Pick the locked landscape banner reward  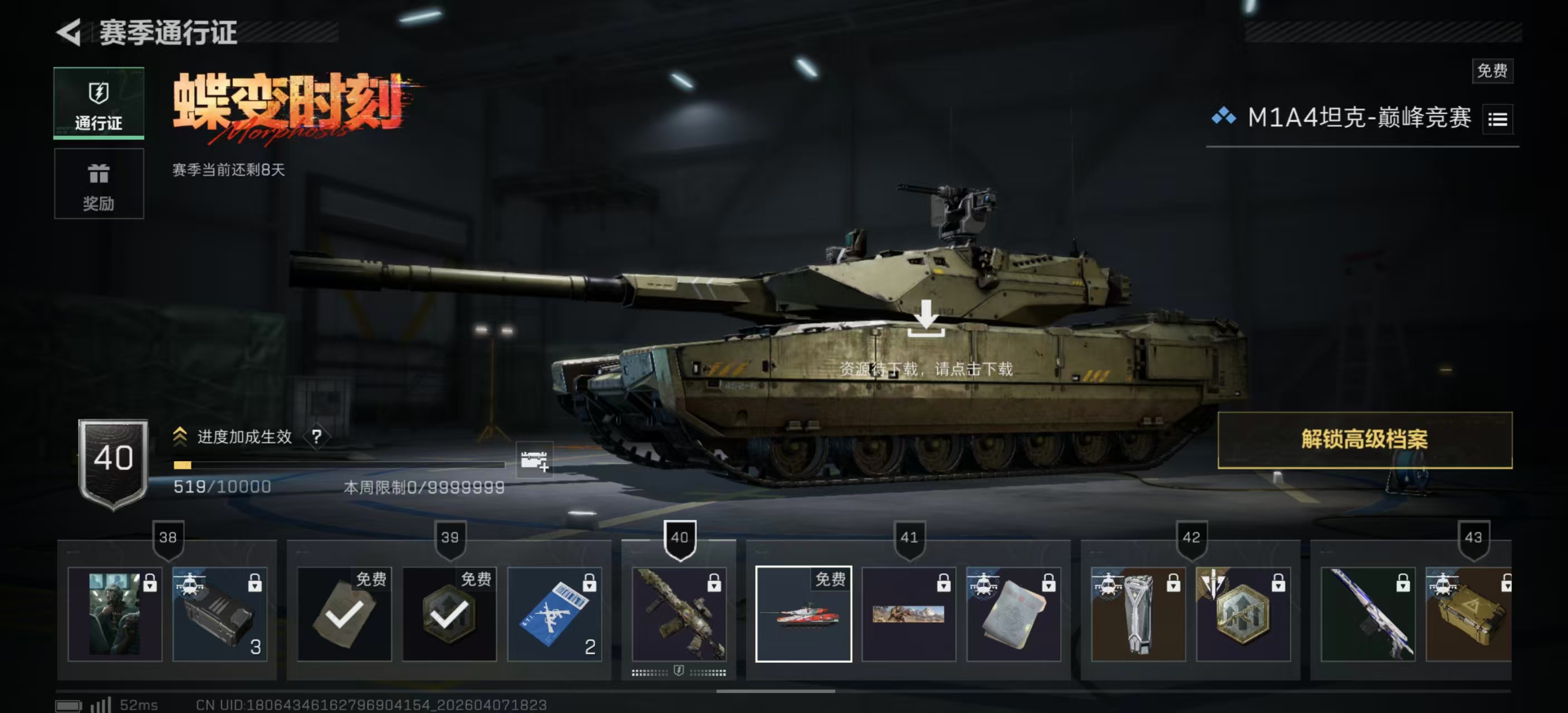(x=908, y=614)
